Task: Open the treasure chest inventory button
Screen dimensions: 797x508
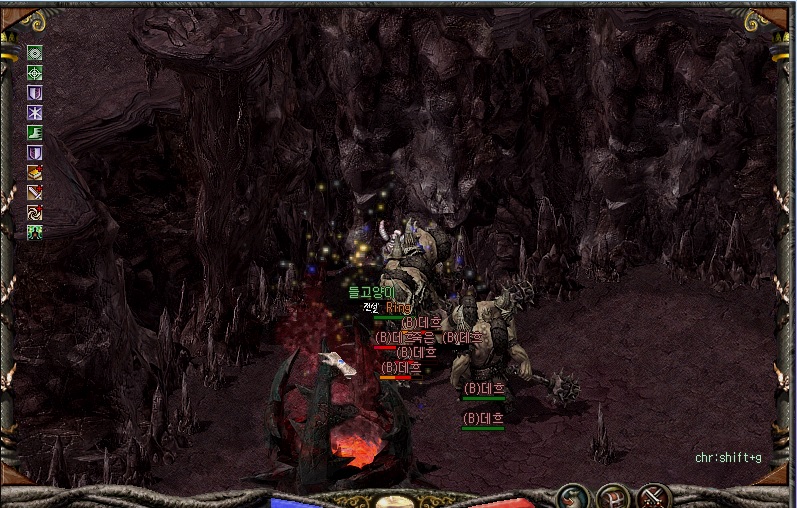Action: [x=613, y=496]
